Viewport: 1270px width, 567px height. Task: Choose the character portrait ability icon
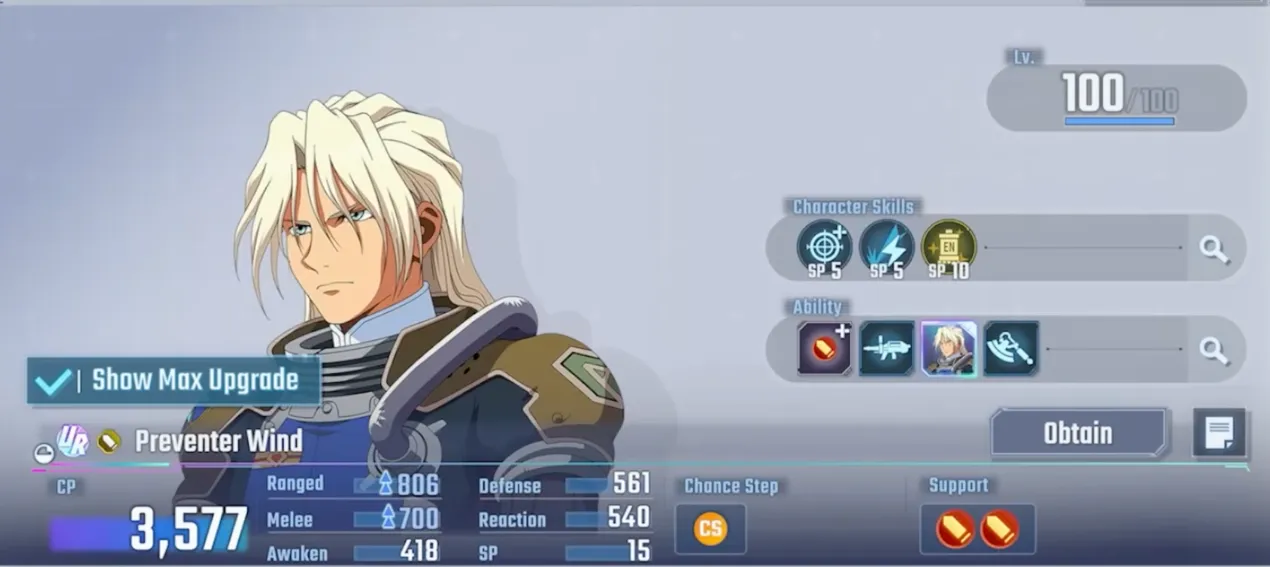pos(948,348)
